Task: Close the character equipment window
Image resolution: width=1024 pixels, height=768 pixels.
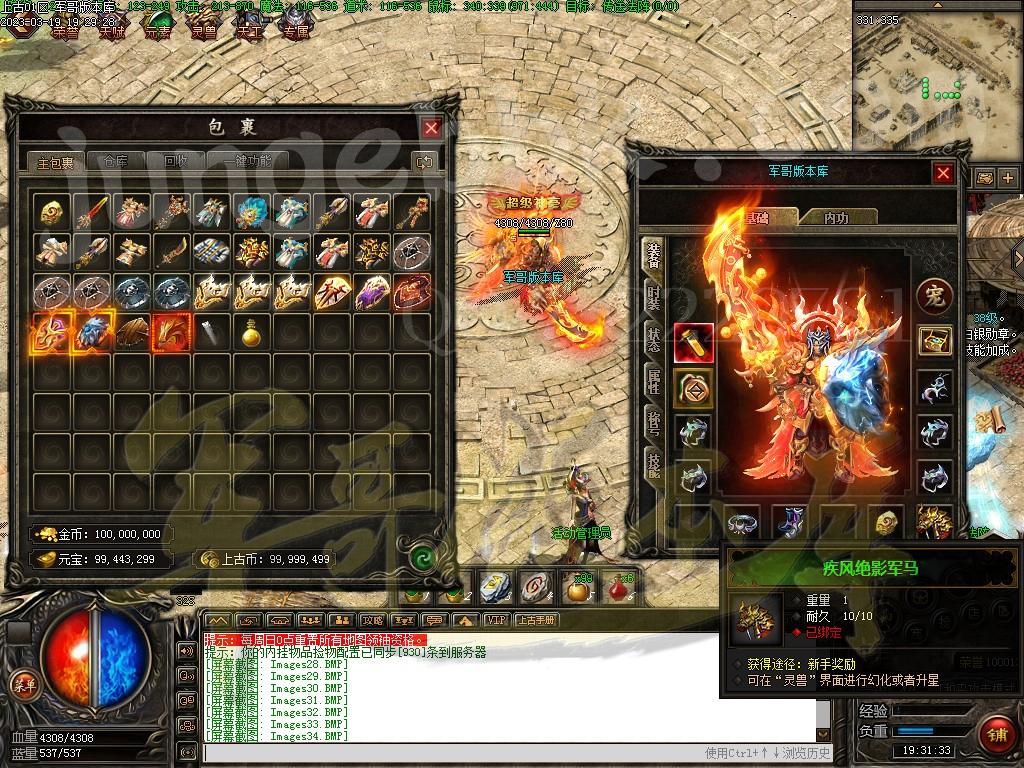Action: pyautogui.click(x=943, y=174)
